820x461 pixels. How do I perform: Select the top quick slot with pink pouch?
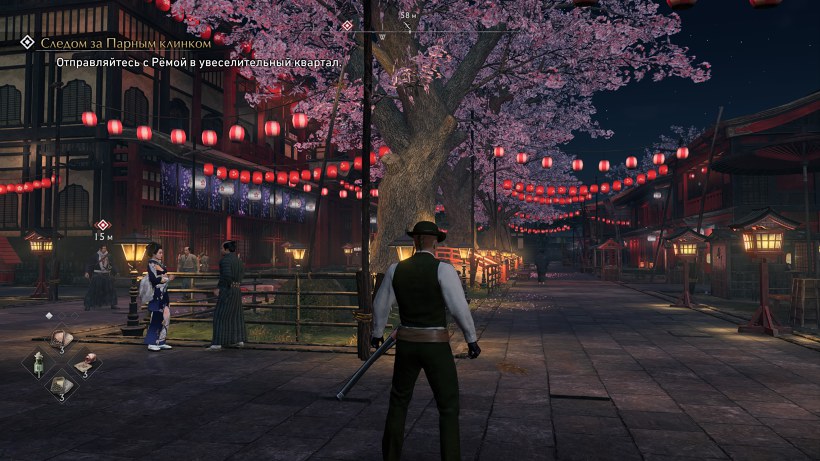[x=62, y=339]
